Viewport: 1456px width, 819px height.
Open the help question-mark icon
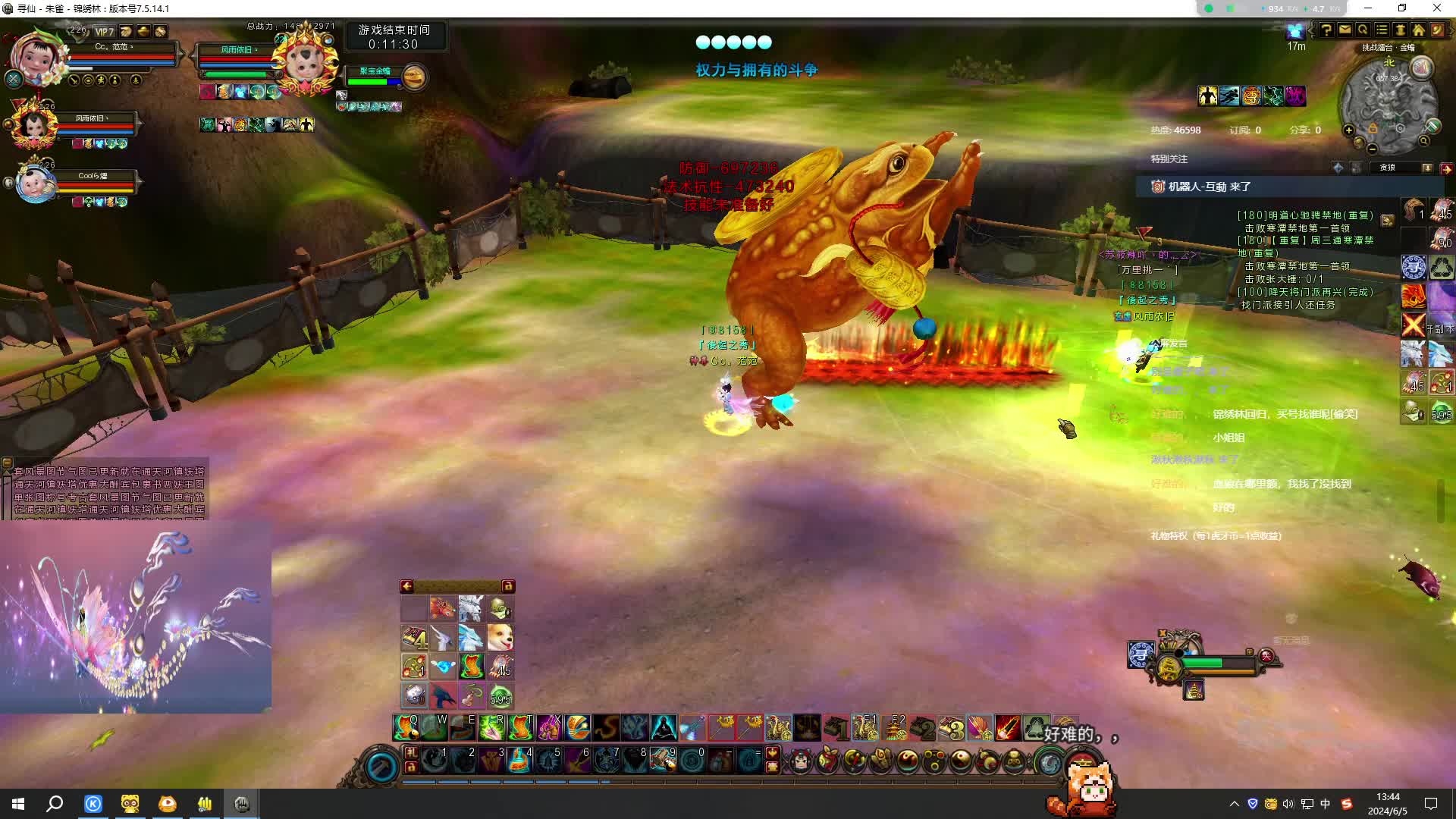pyautogui.click(x=1326, y=30)
